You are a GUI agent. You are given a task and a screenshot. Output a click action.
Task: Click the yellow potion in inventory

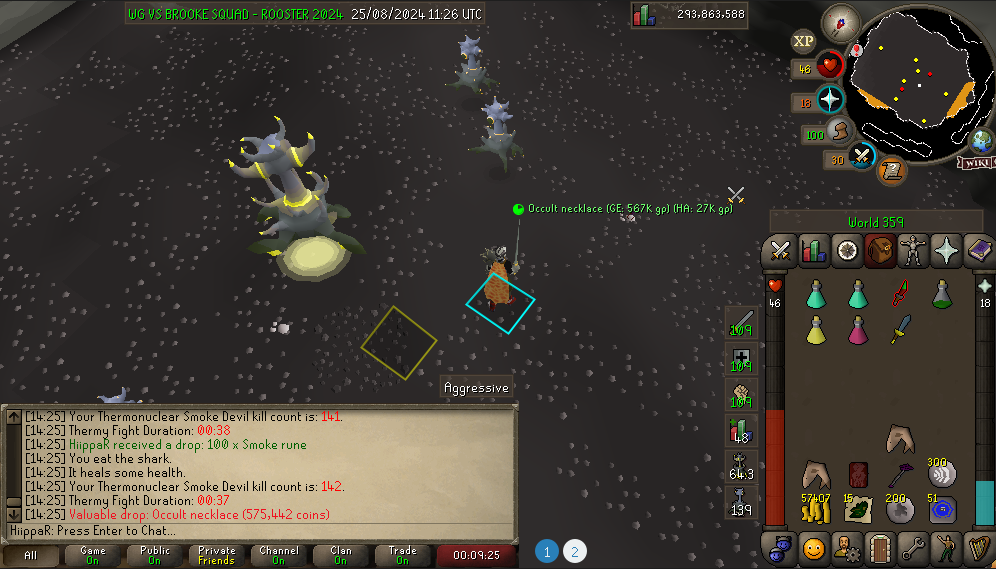tap(816, 329)
